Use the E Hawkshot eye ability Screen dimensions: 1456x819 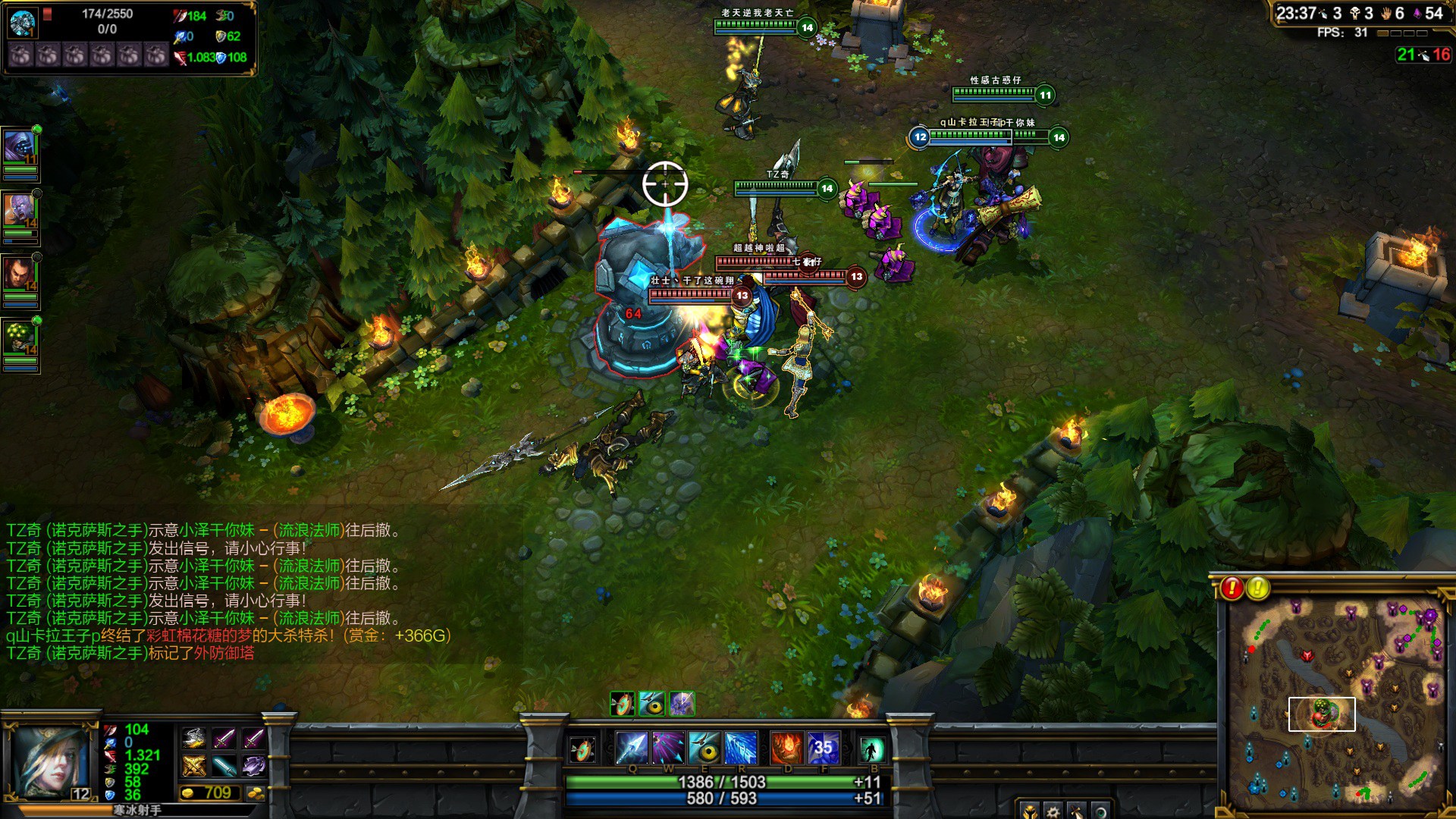point(704,748)
